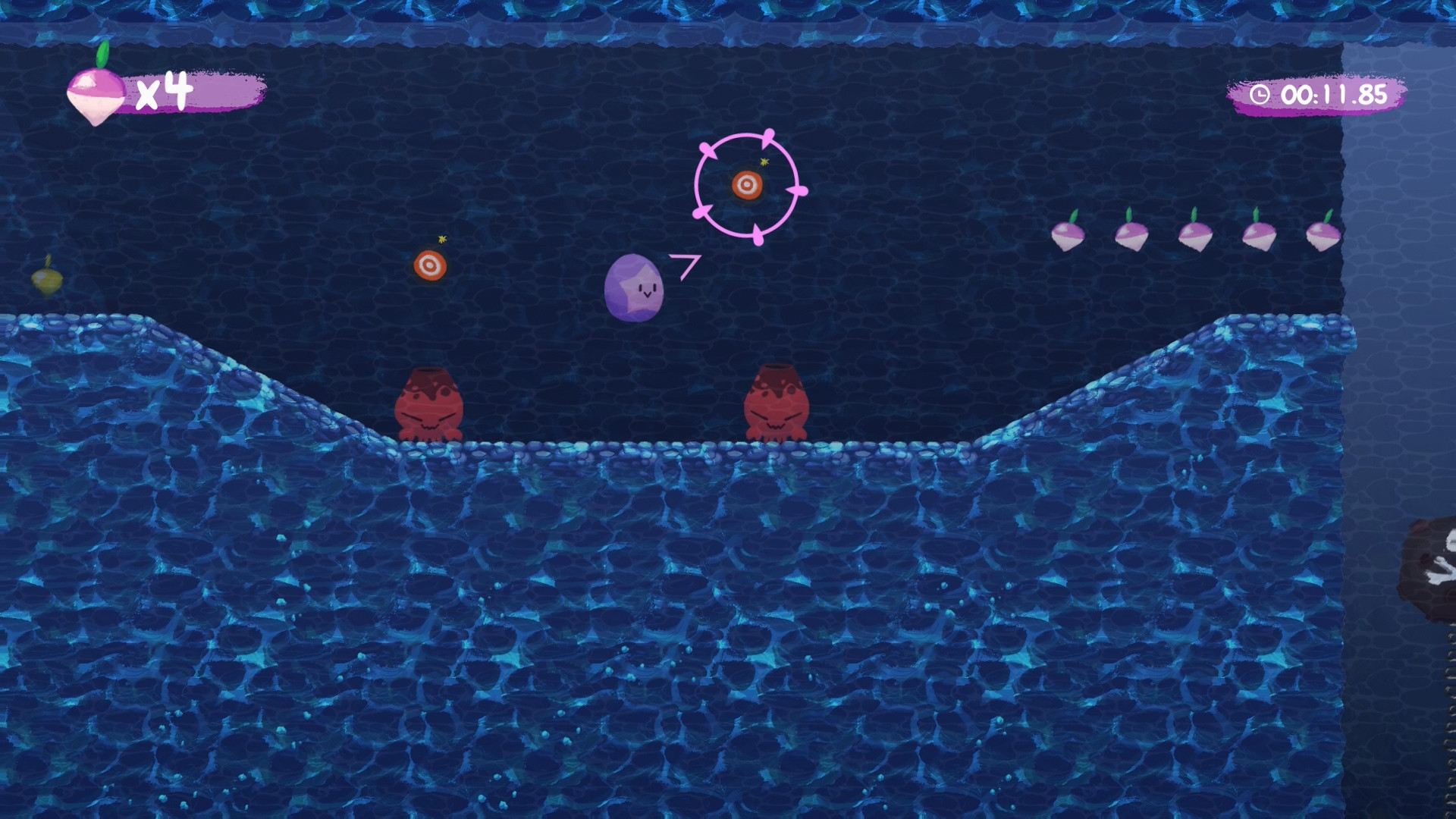Click the second turnip in the collectible row
This screenshot has height=819, width=1456.
1130,235
